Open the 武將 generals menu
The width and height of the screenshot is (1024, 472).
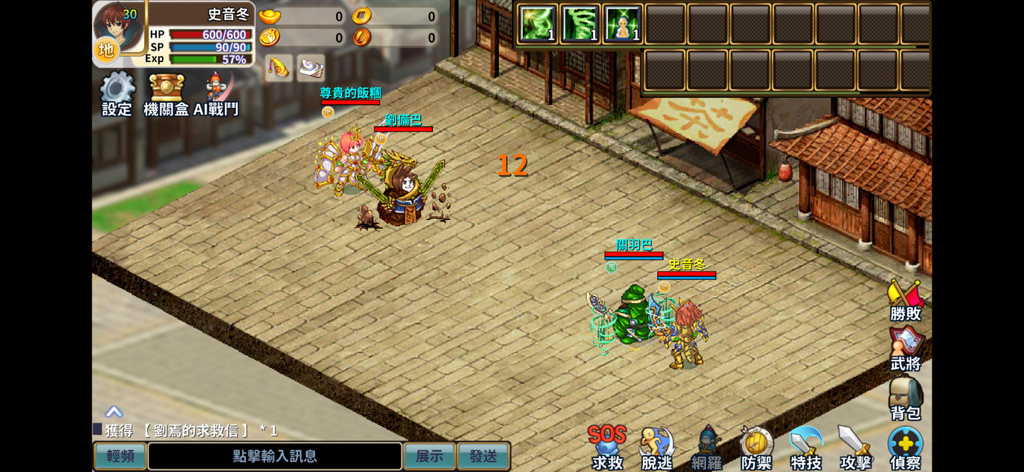coord(905,349)
